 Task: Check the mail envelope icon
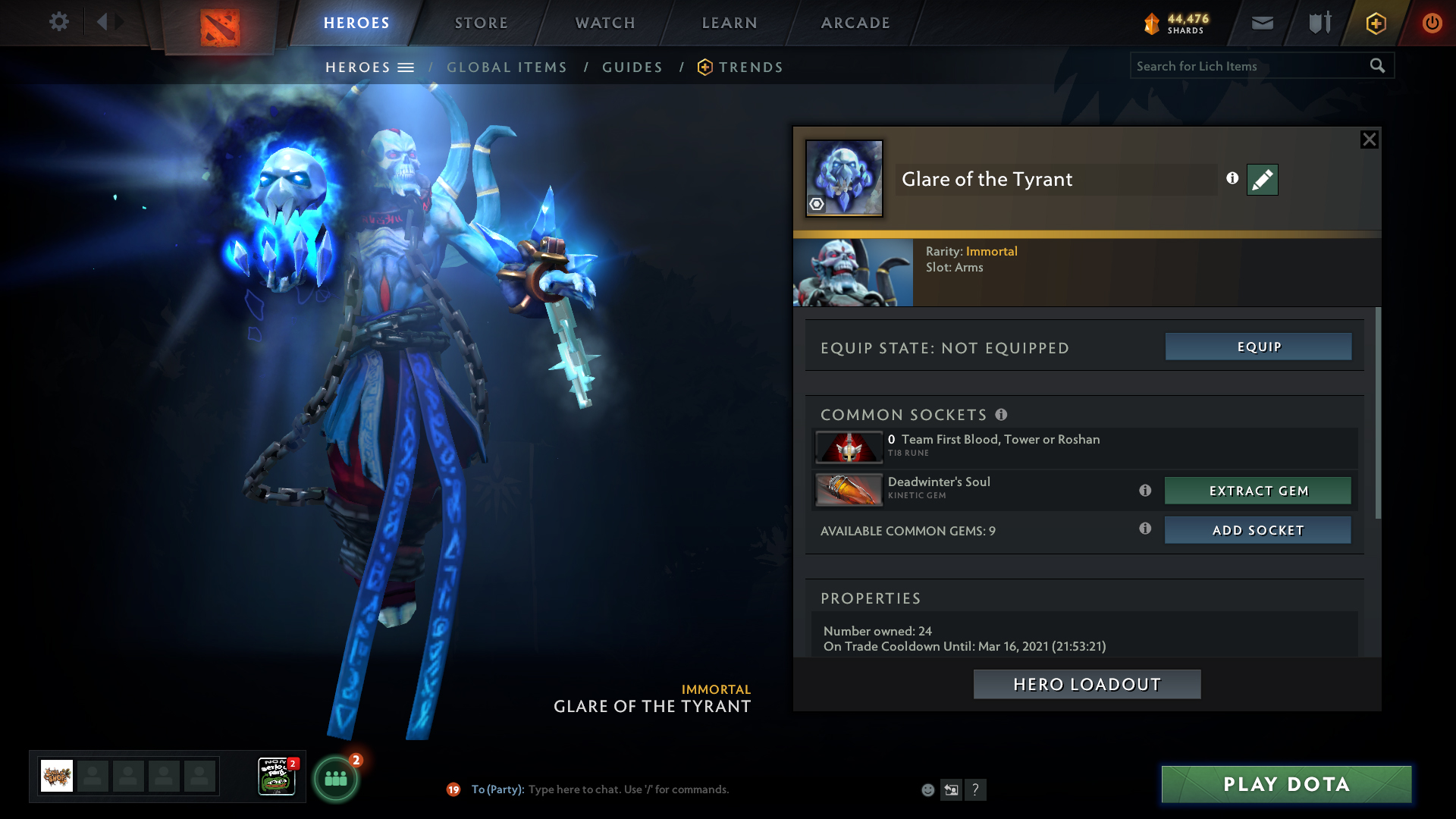coord(1262,23)
